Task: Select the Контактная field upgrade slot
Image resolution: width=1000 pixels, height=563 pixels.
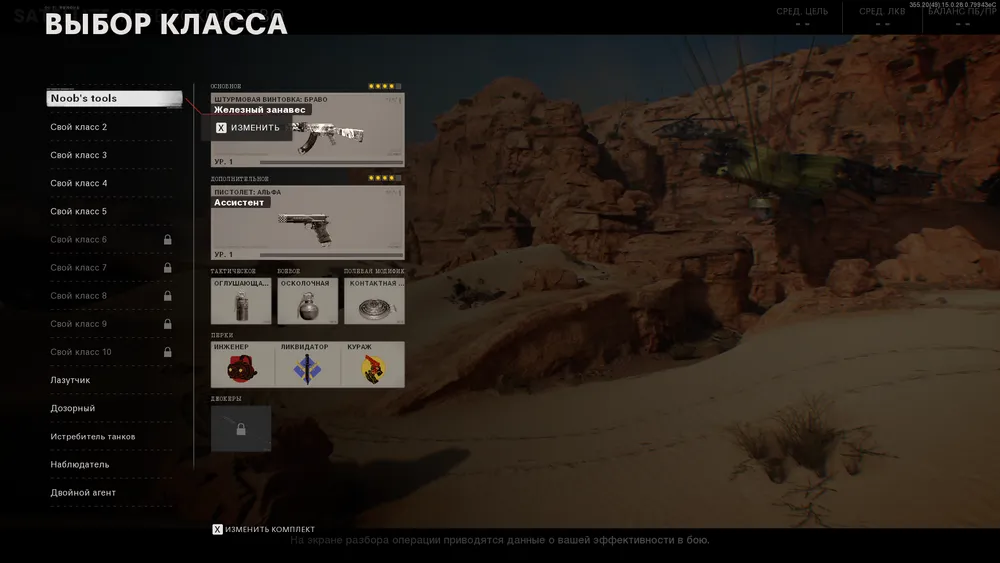Action: (x=374, y=301)
